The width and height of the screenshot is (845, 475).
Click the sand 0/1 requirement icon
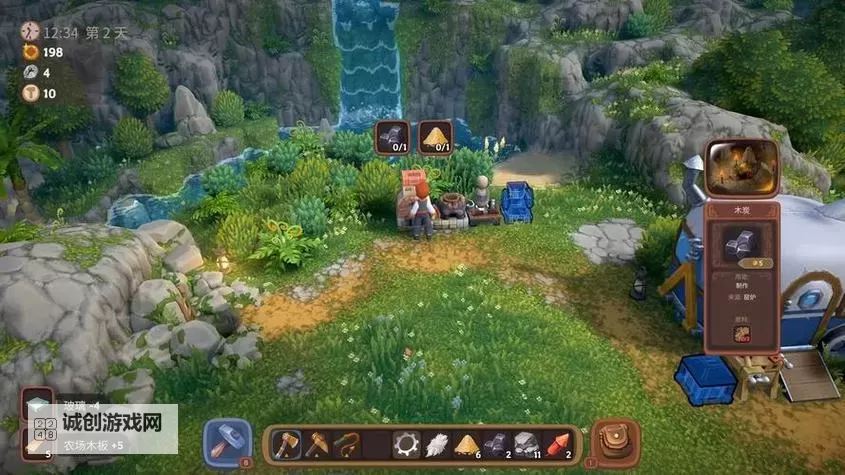point(435,138)
